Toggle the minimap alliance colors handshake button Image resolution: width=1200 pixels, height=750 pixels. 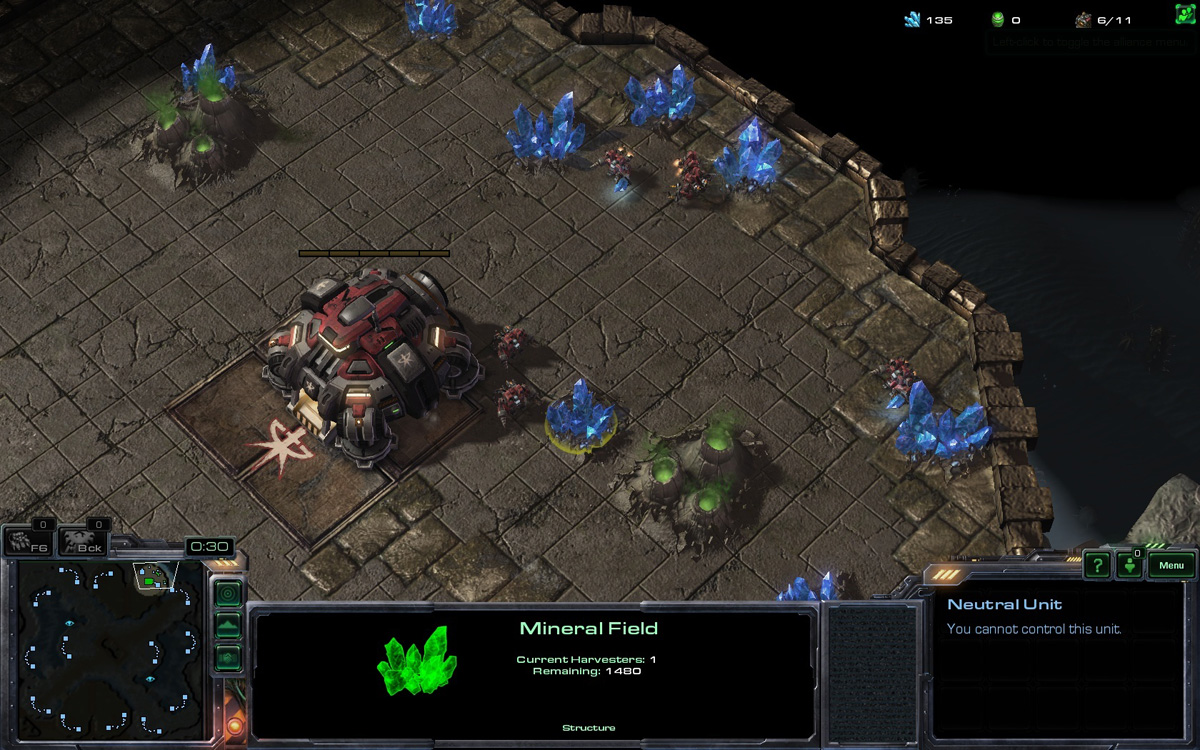[x=228, y=658]
